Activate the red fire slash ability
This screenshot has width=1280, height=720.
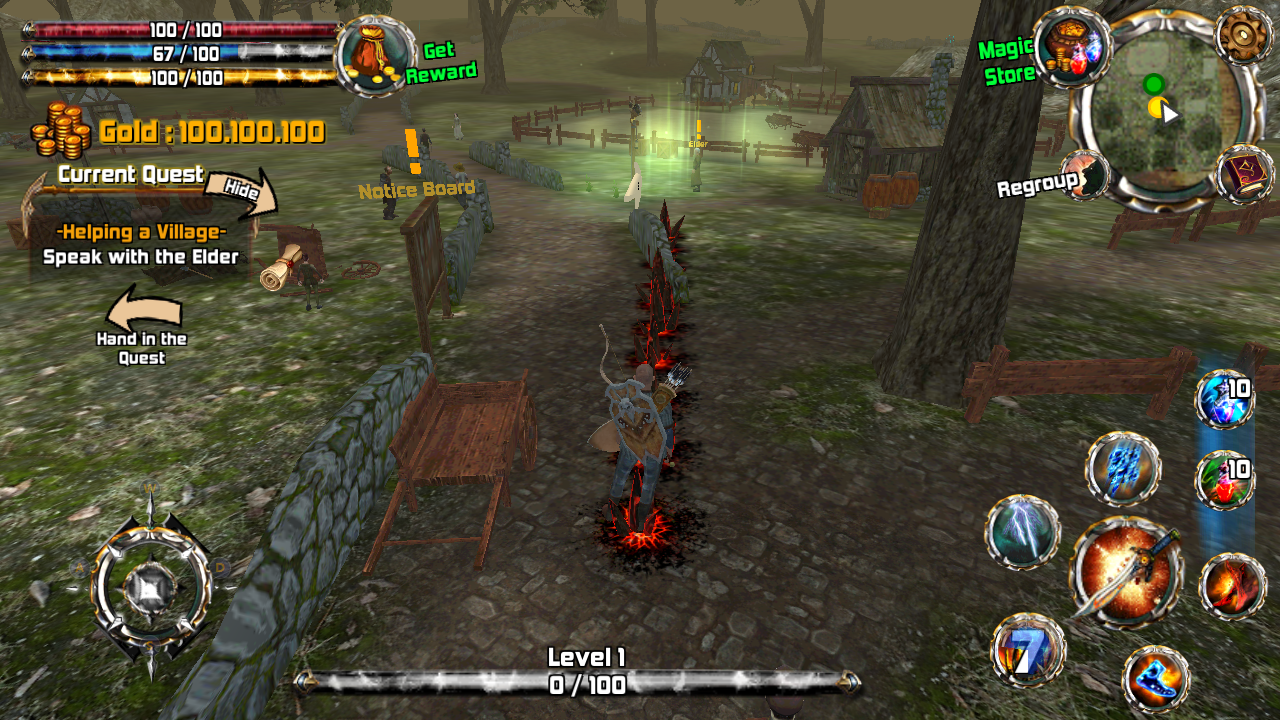(1232, 586)
